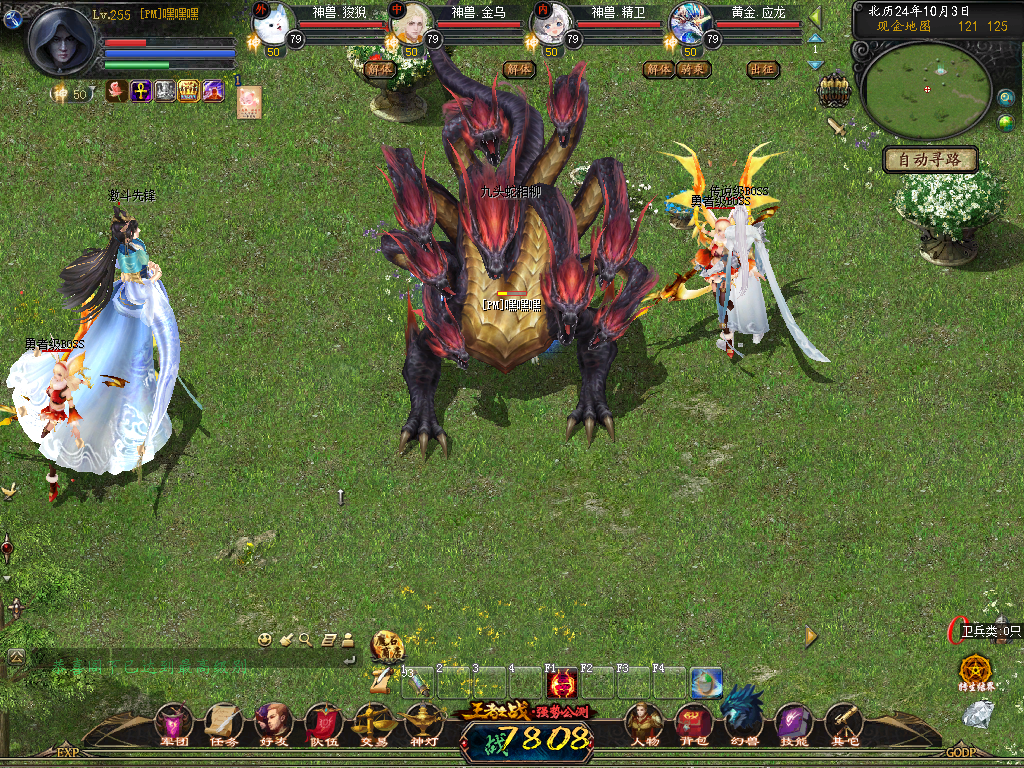This screenshot has width=1024, height=768.
Task: Open the 背包 (Backpack) inventory
Action: [693, 722]
